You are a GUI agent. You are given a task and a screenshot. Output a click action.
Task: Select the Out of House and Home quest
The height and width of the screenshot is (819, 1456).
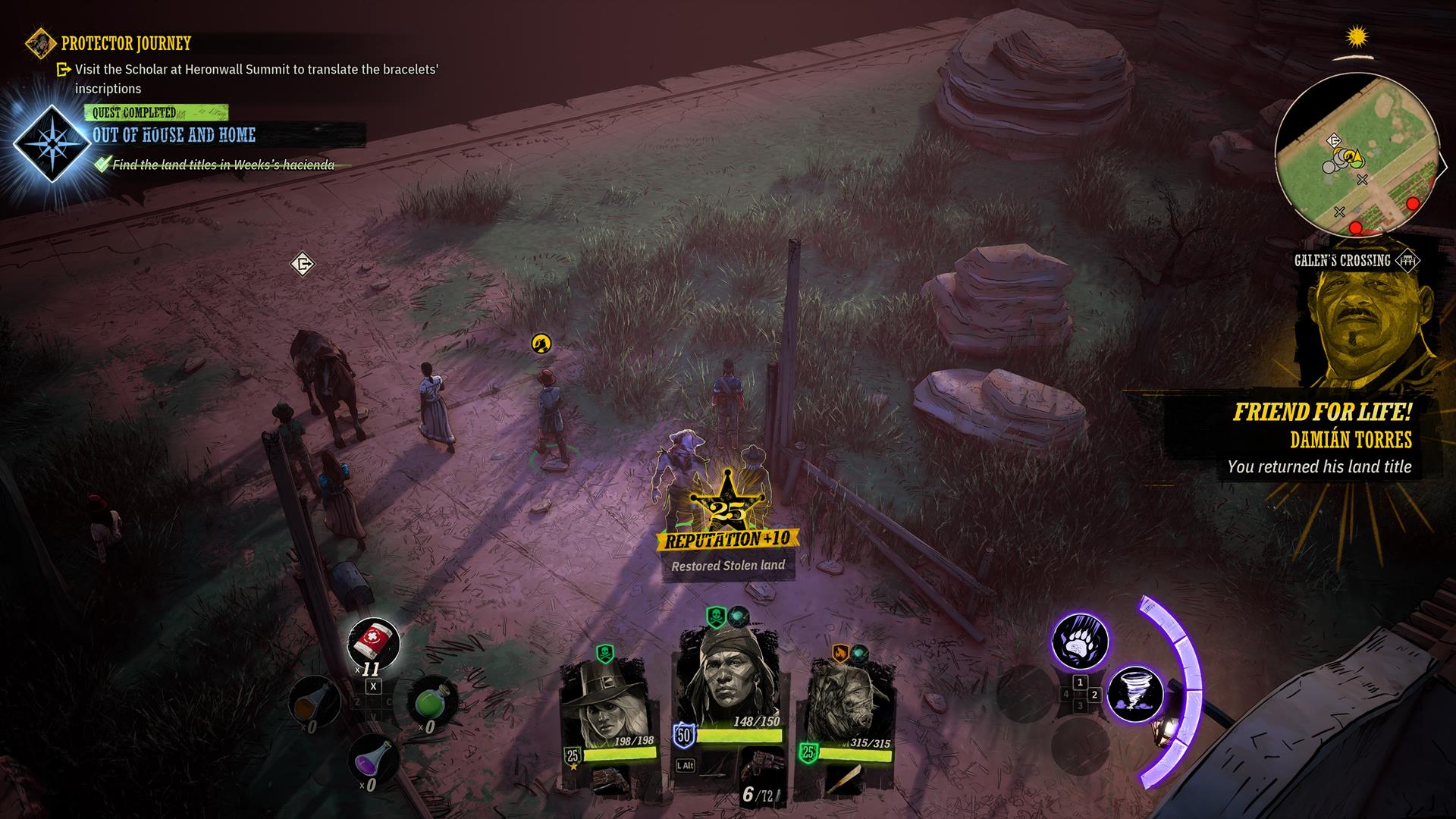point(174,136)
